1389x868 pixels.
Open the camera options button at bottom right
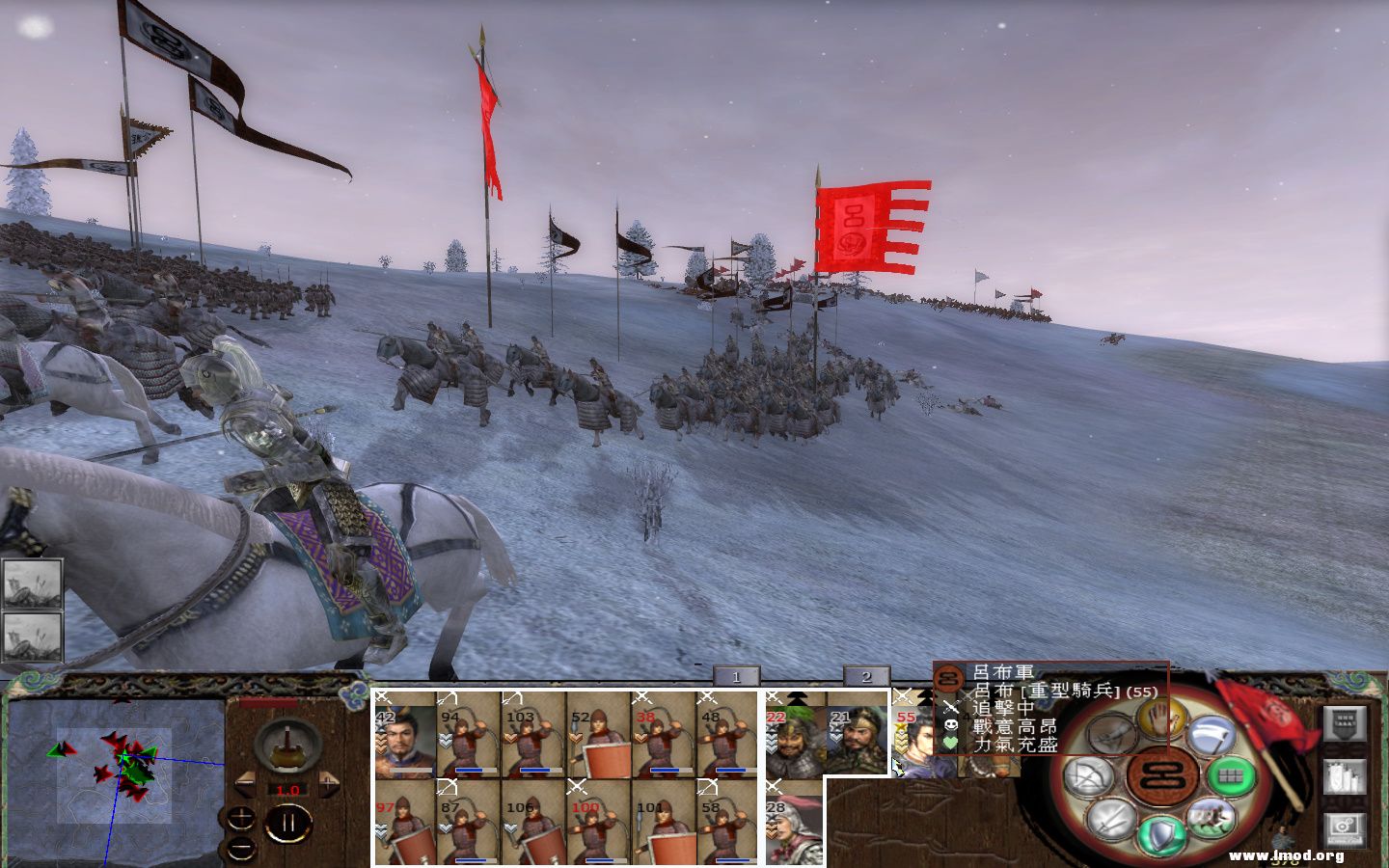[x=1346, y=827]
